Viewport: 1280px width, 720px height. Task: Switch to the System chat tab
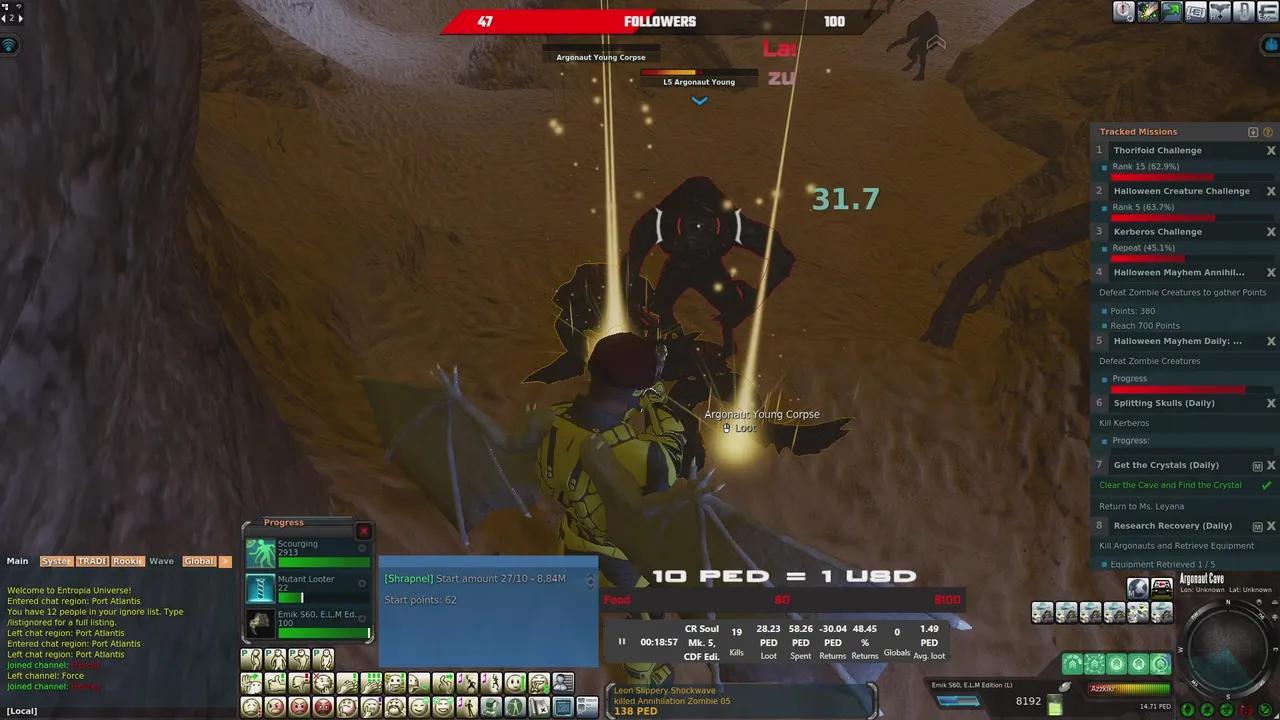tap(56, 561)
